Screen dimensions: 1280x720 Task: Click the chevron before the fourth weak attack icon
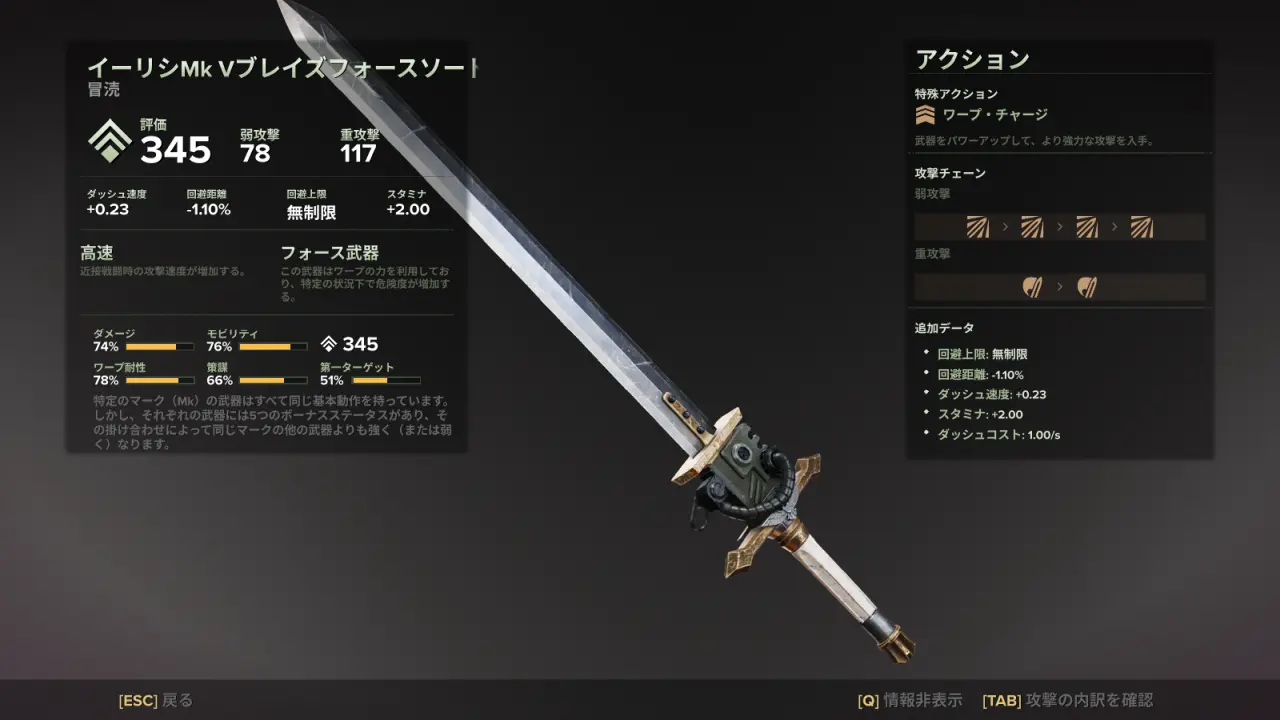(x=1114, y=227)
